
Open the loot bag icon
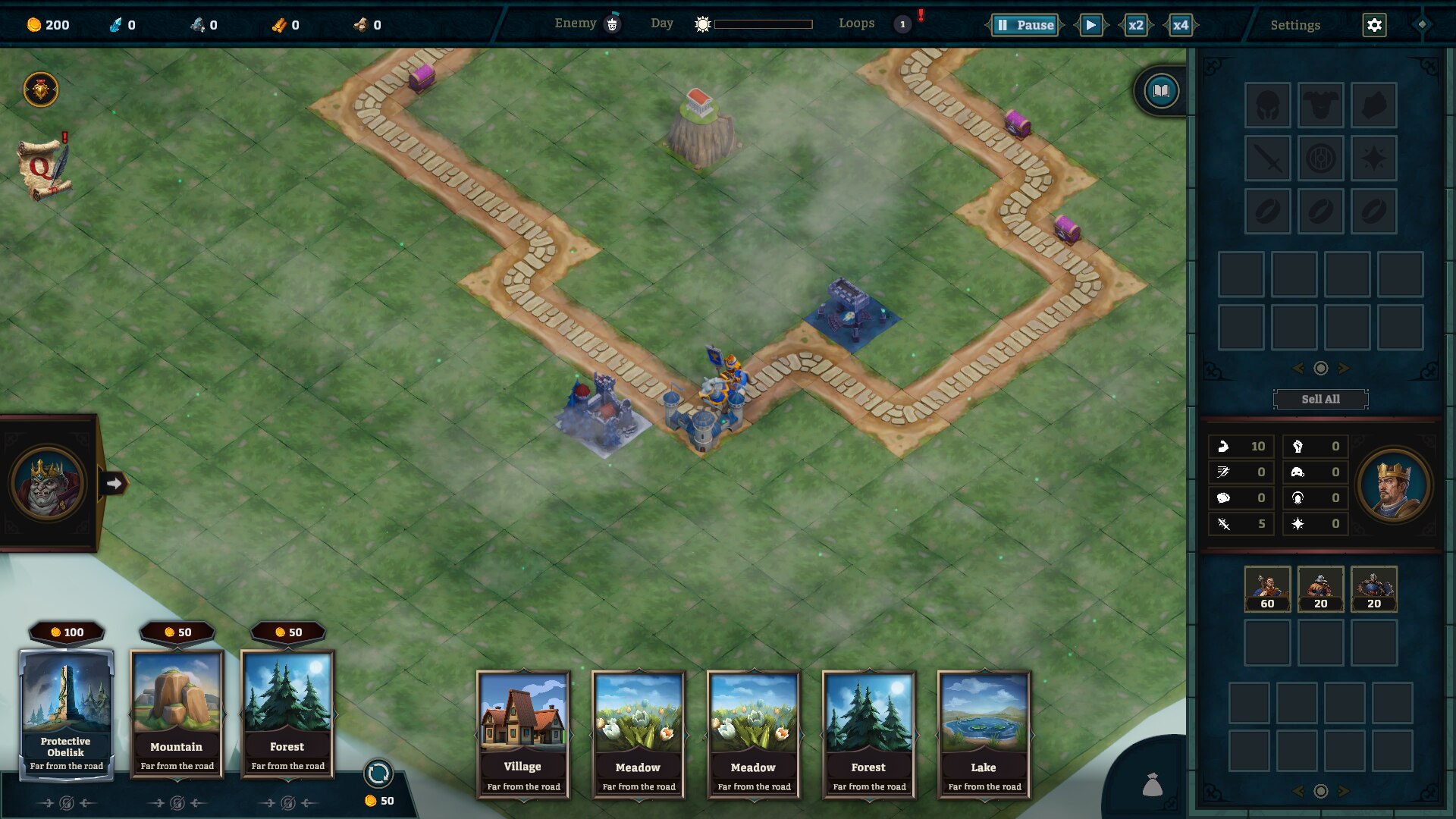point(1152,785)
